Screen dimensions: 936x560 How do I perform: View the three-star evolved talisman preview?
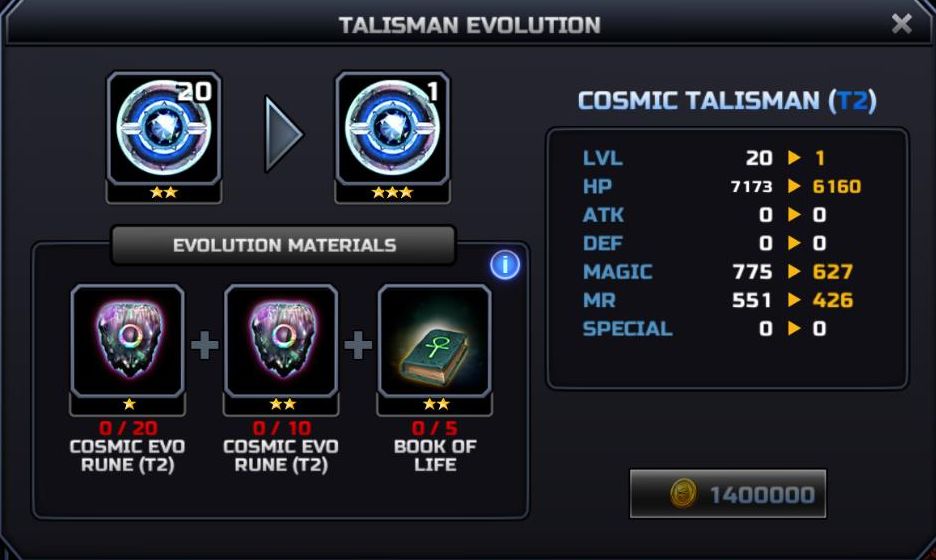click(x=392, y=128)
